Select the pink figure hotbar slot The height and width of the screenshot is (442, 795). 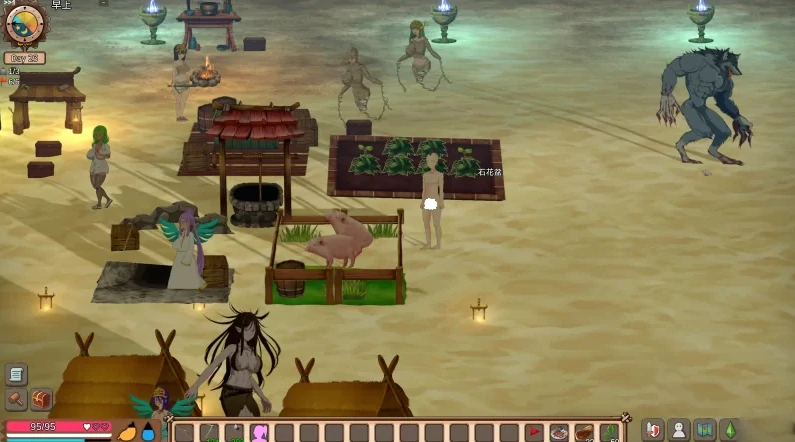coord(259,433)
